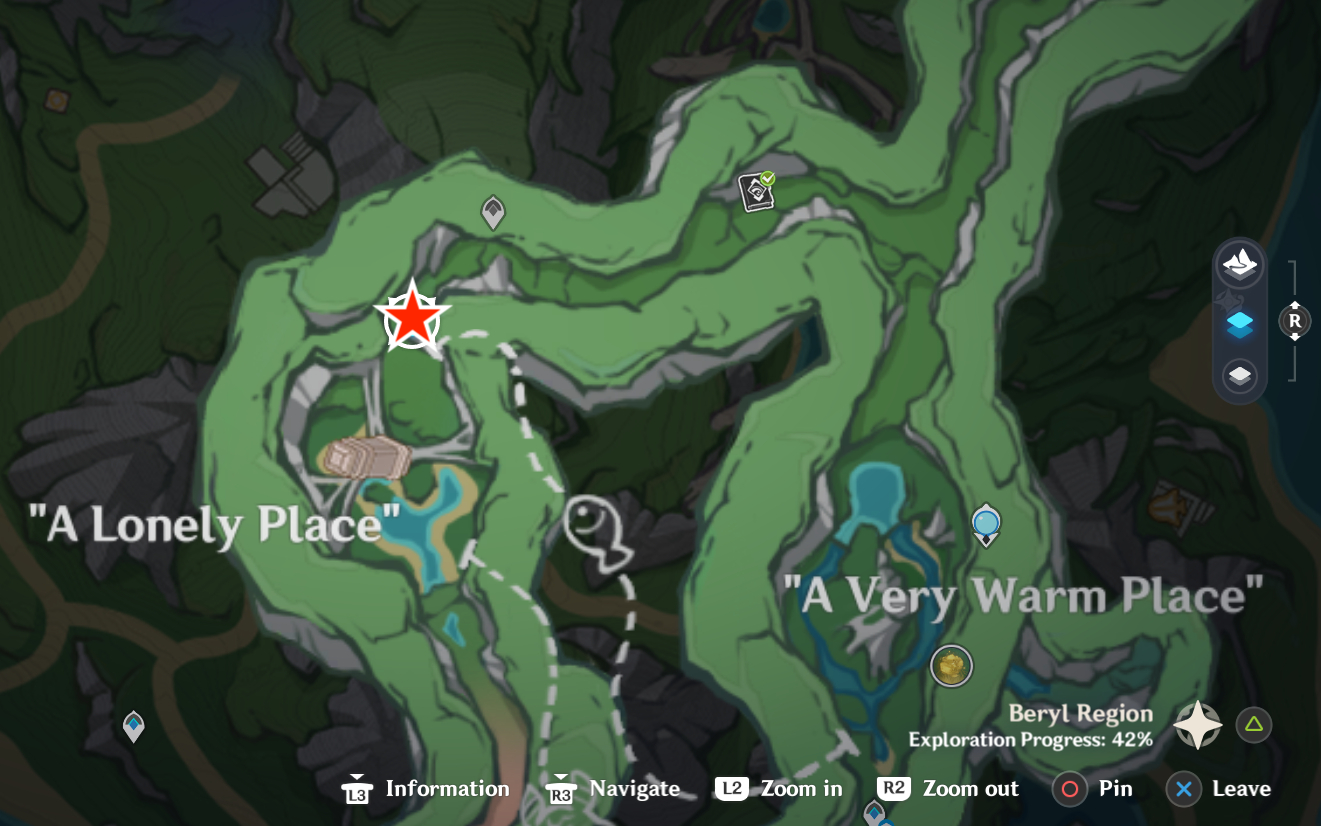Click the completed puzzle chest icon
Image resolution: width=1321 pixels, height=826 pixels.
point(757,190)
